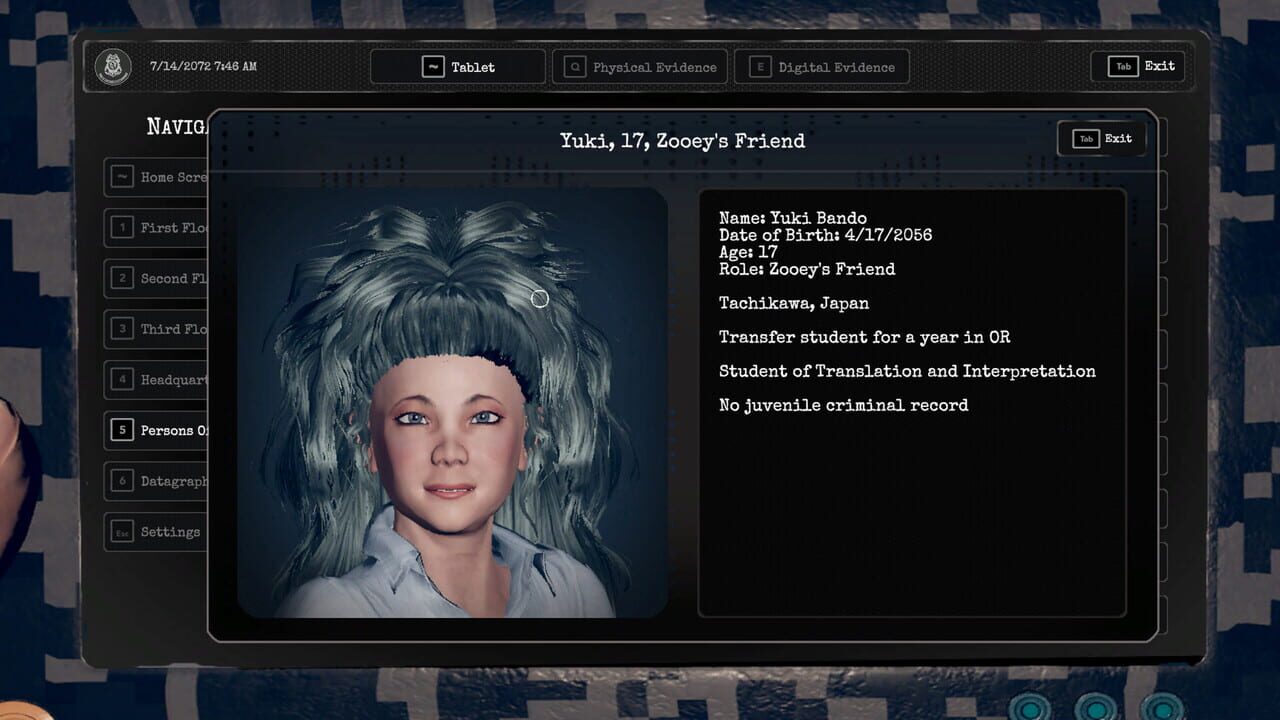Viewport: 1280px width, 720px height.
Task: Click the Tab key icon on top-right Exit
Action: 1124,65
